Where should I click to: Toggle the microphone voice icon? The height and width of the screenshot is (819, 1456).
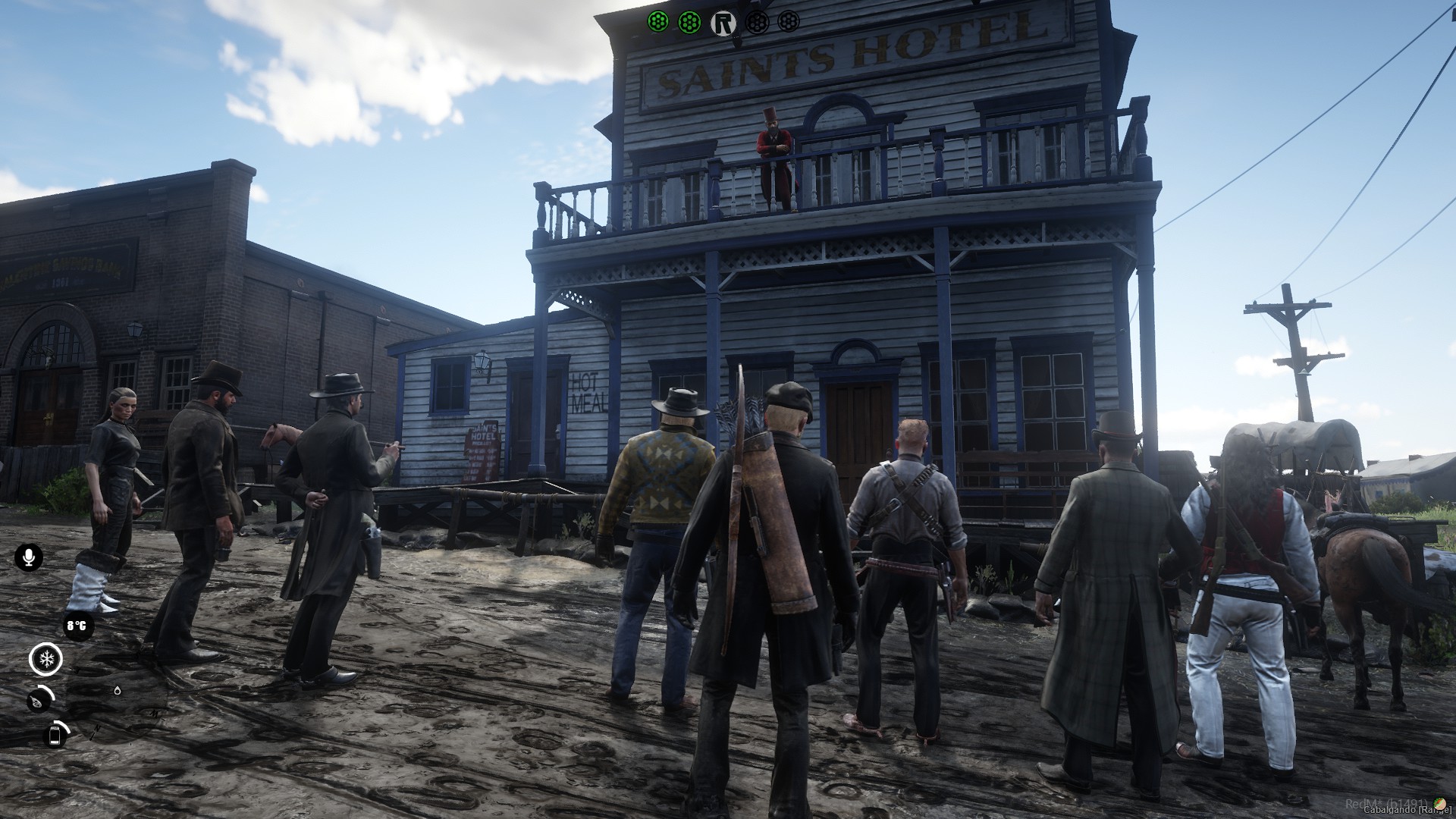coord(29,557)
